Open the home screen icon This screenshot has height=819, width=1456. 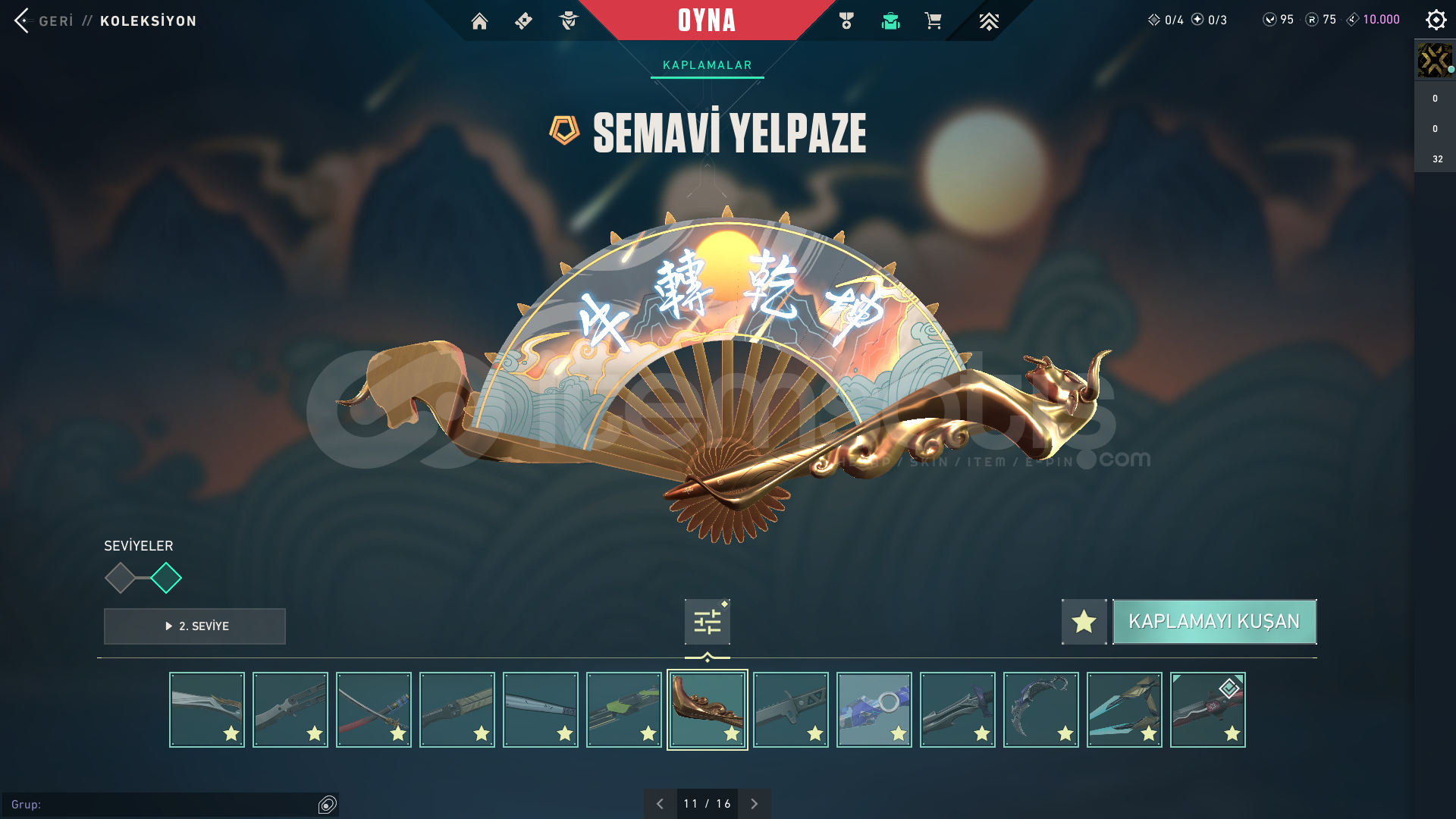pyautogui.click(x=479, y=21)
